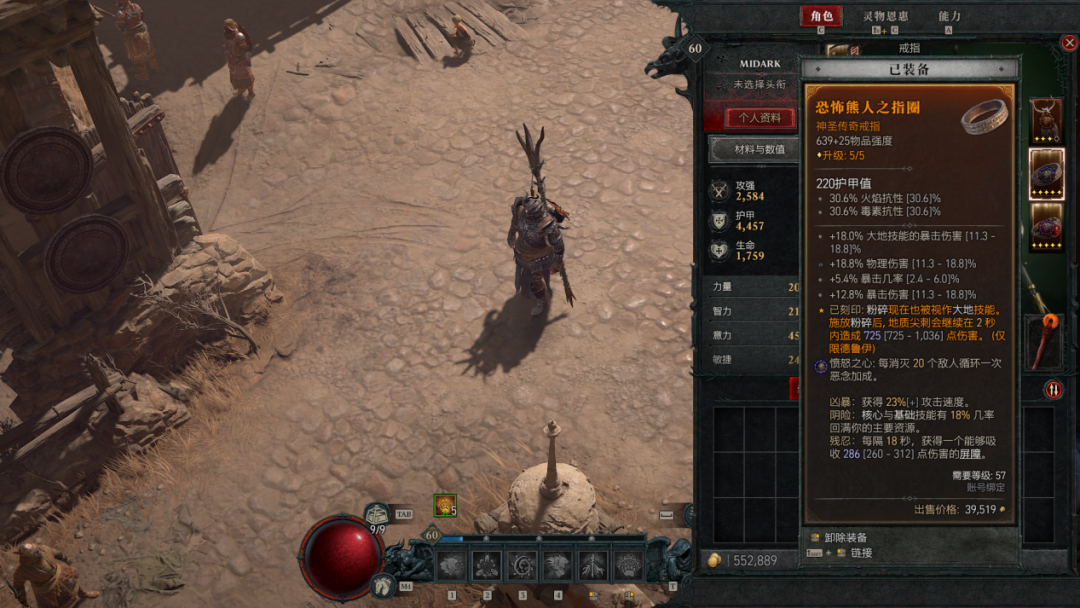Activate the spiral skill in slot 3
This screenshot has height=608, width=1080.
521,566
